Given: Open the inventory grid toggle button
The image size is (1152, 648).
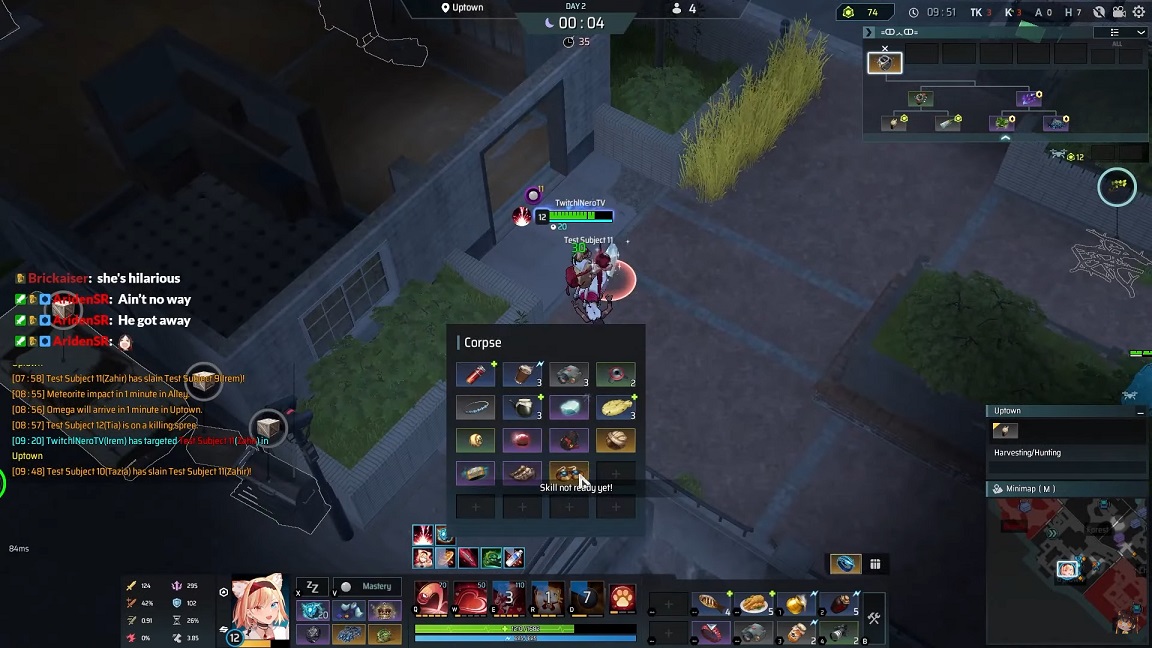Looking at the screenshot, I should 875,564.
